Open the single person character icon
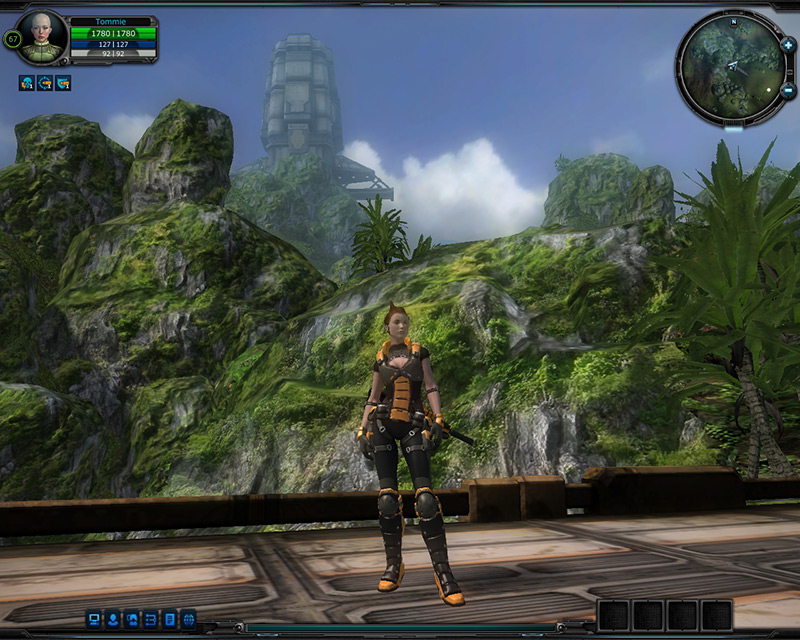This screenshot has width=800, height=640. pyautogui.click(x=113, y=618)
